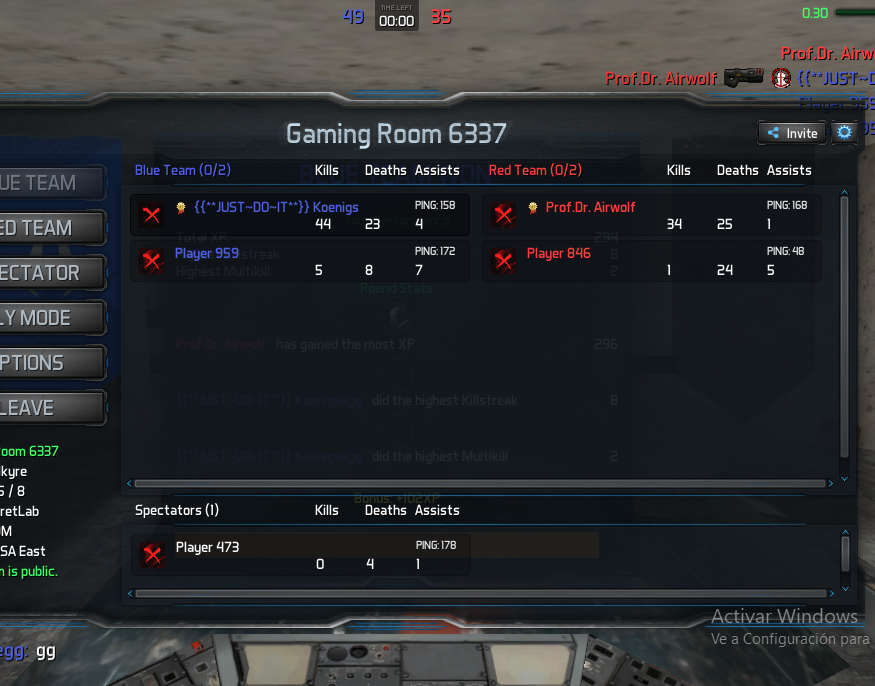Select Player 959 row
Viewport: 875px width, 686px height.
(300, 261)
